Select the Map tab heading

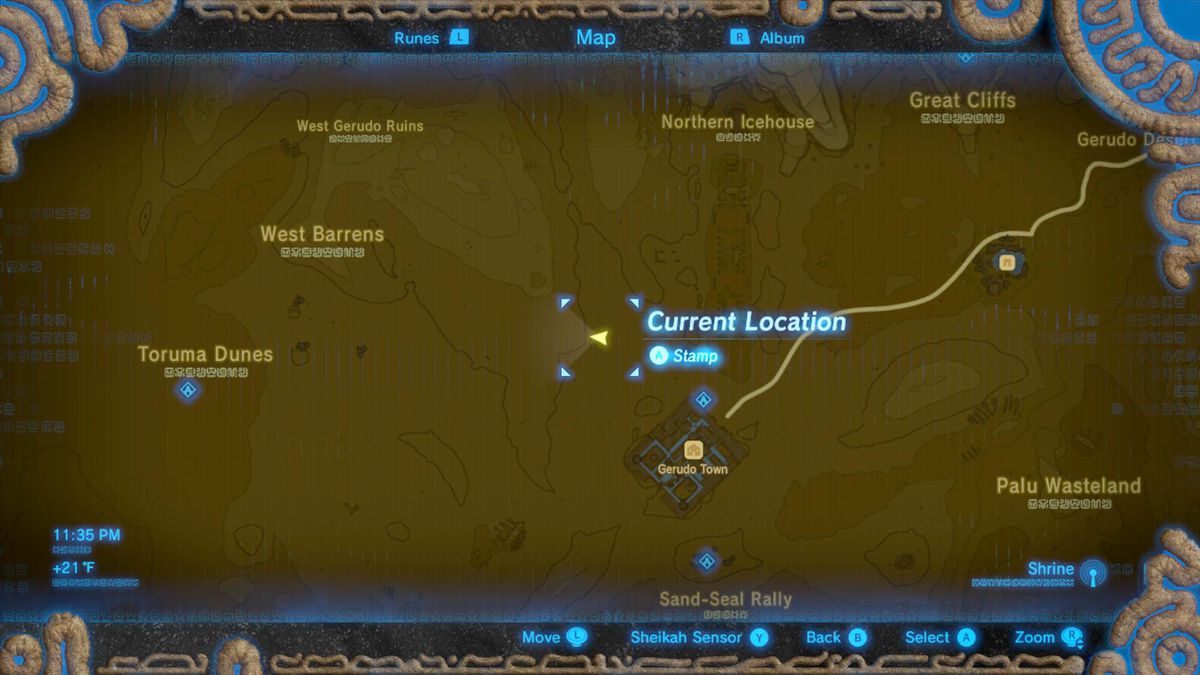click(596, 37)
